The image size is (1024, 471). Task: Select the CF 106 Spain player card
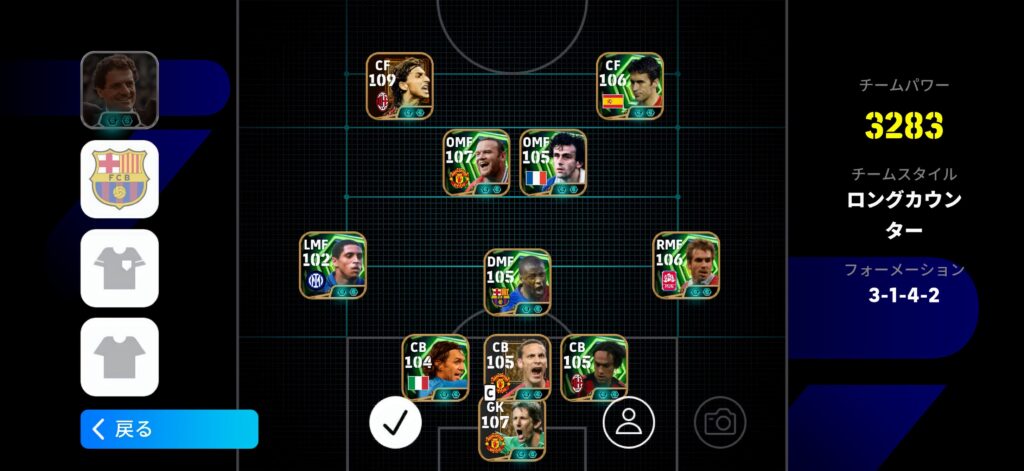tap(630, 86)
